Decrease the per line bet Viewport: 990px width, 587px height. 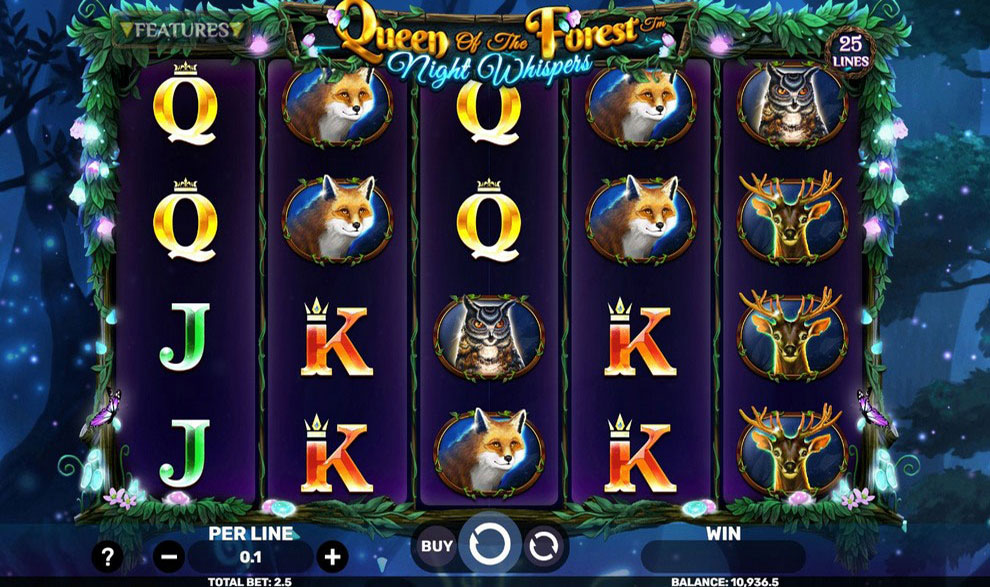pyautogui.click(x=170, y=556)
